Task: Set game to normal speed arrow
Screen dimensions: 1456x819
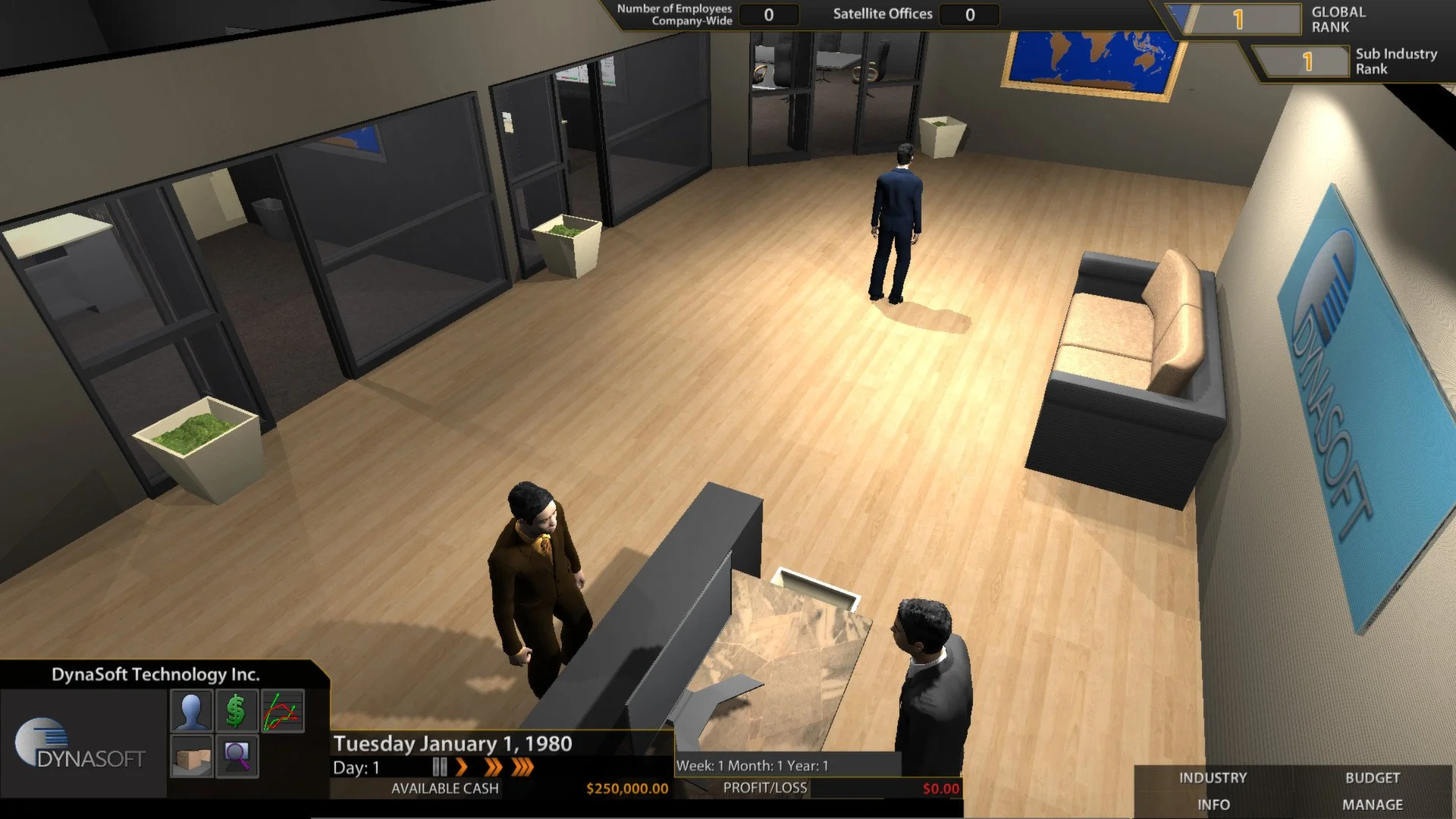Action: (x=463, y=767)
